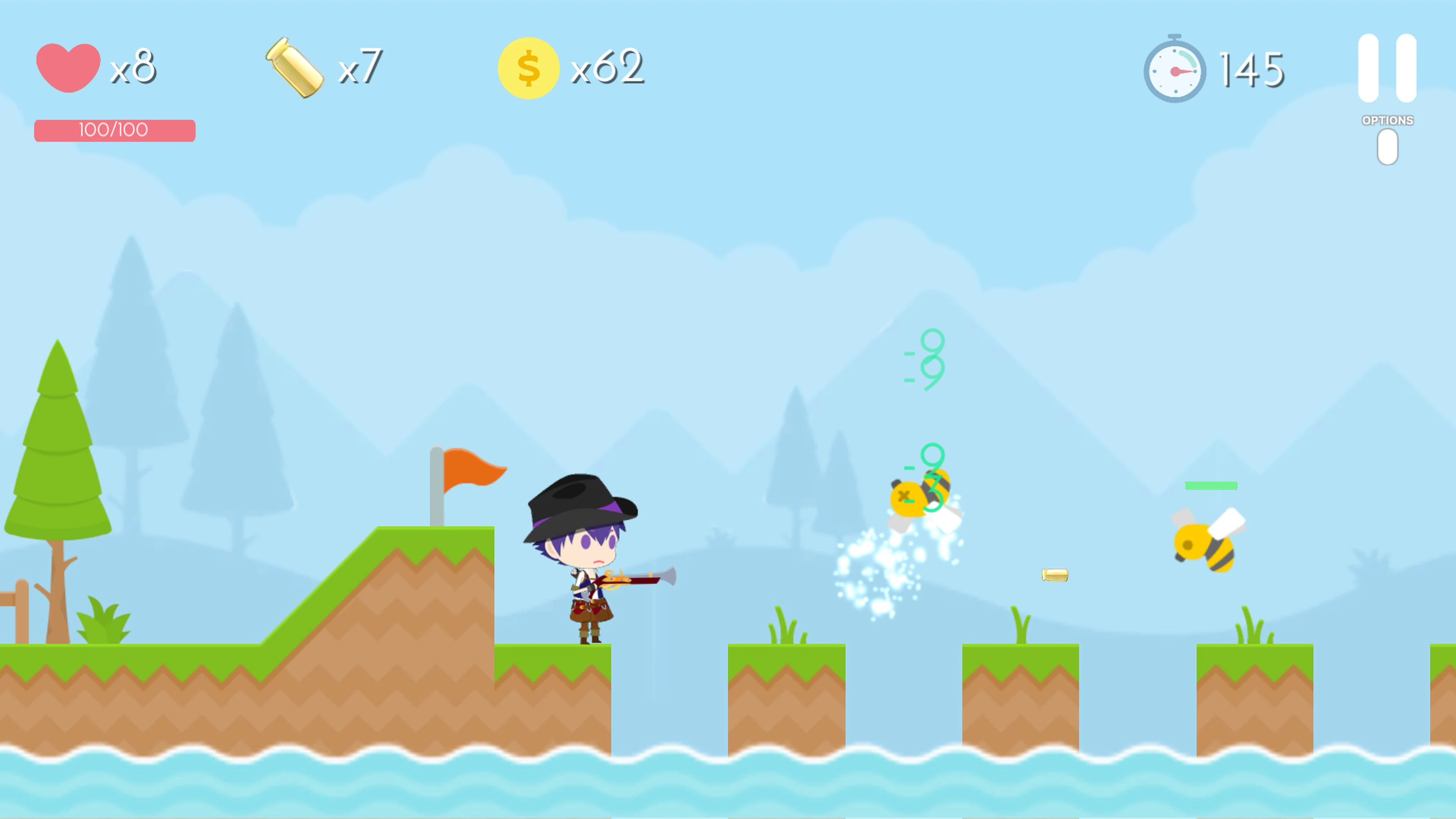1456x819 pixels.
Task: Click the player's flintlock rifle
Action: tap(639, 580)
